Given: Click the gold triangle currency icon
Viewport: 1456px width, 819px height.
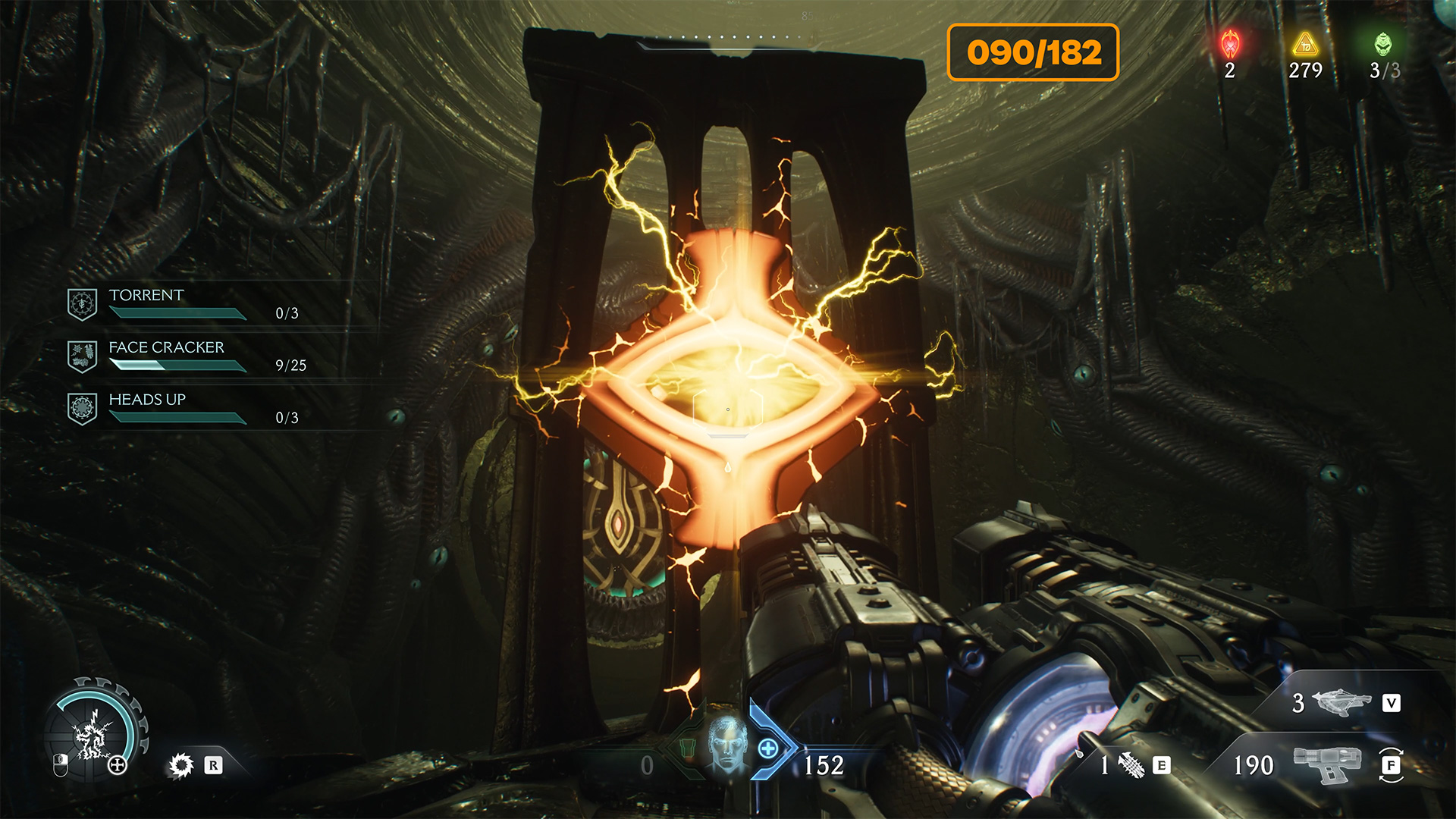Looking at the screenshot, I should [1305, 45].
